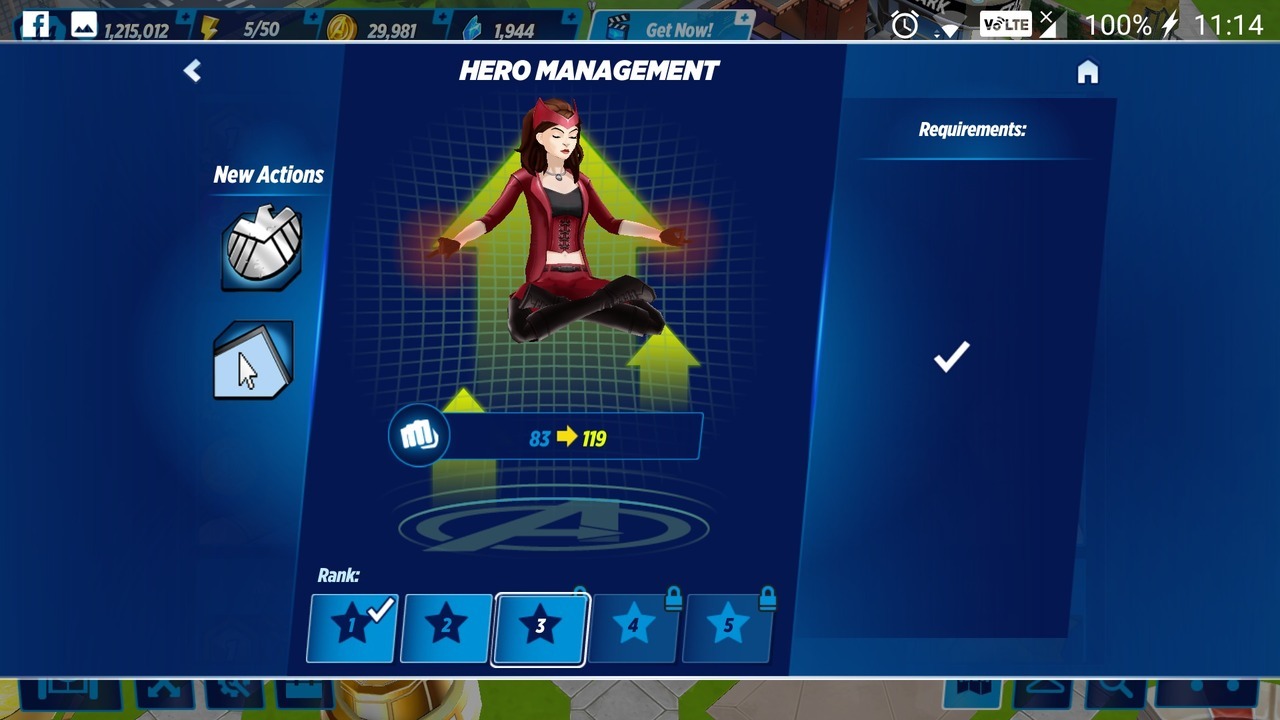Select the S.H.I.E.L.D. eagle action icon
The image size is (1280, 720).
pyautogui.click(x=260, y=249)
